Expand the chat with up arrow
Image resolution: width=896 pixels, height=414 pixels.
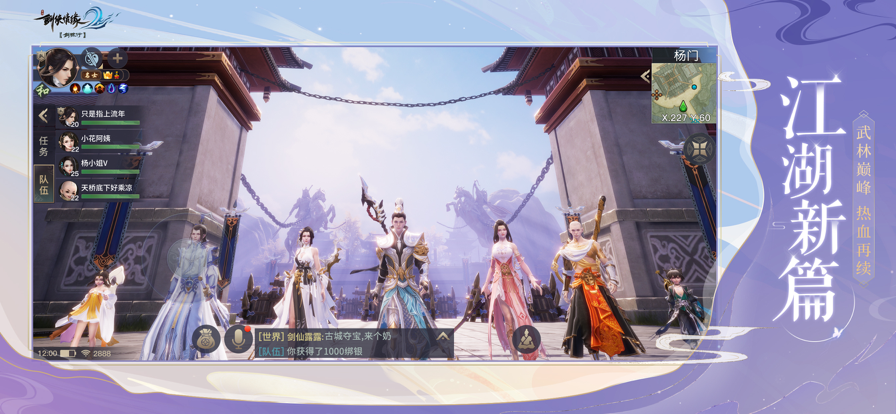click(442, 337)
